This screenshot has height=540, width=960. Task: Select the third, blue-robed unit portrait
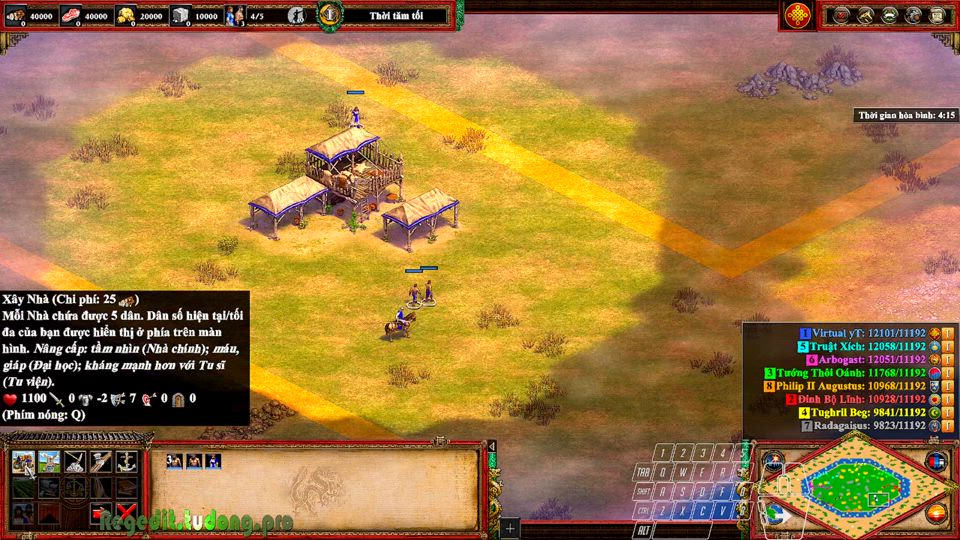(211, 461)
